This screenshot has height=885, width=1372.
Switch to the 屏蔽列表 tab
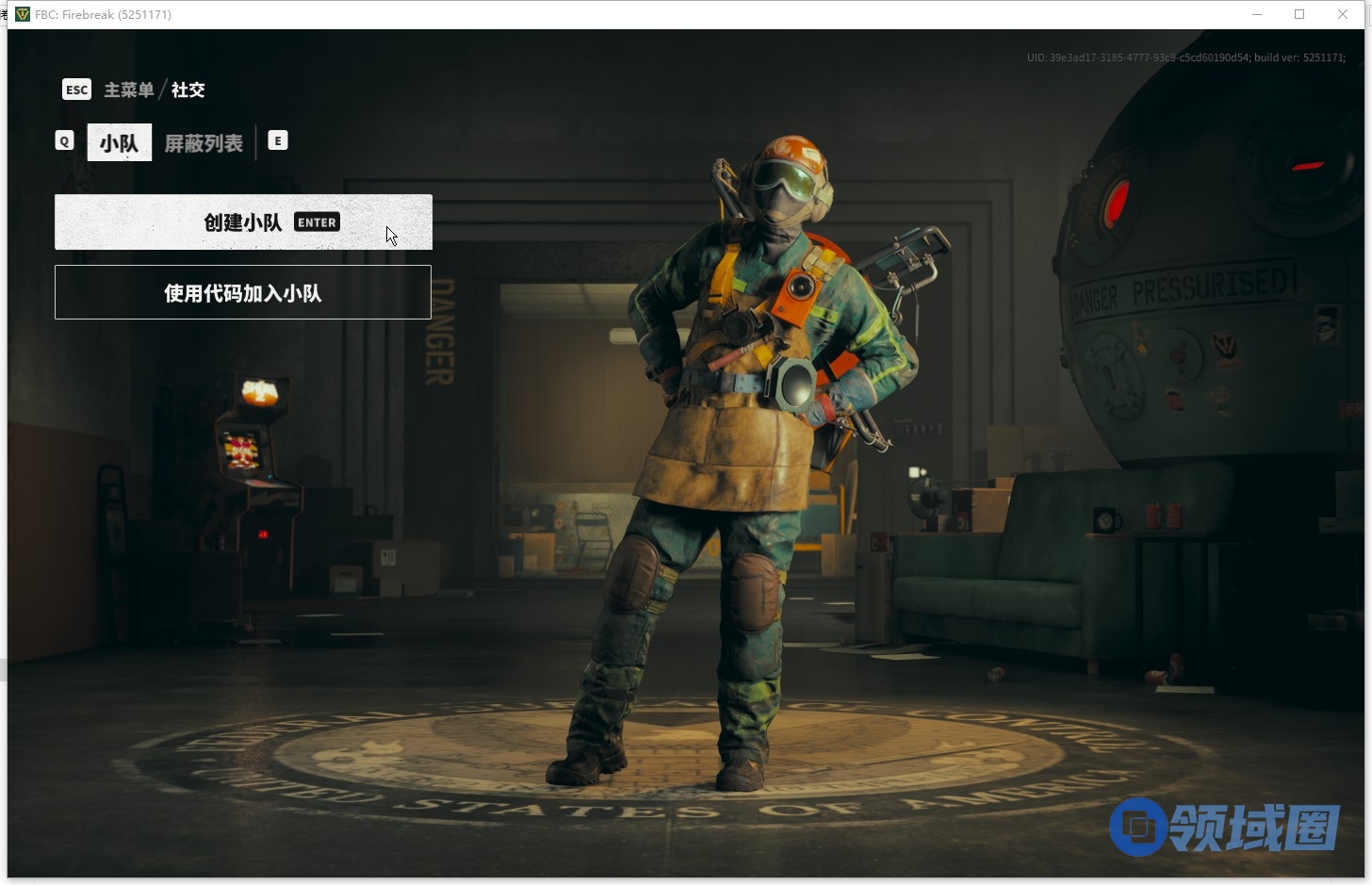click(204, 143)
